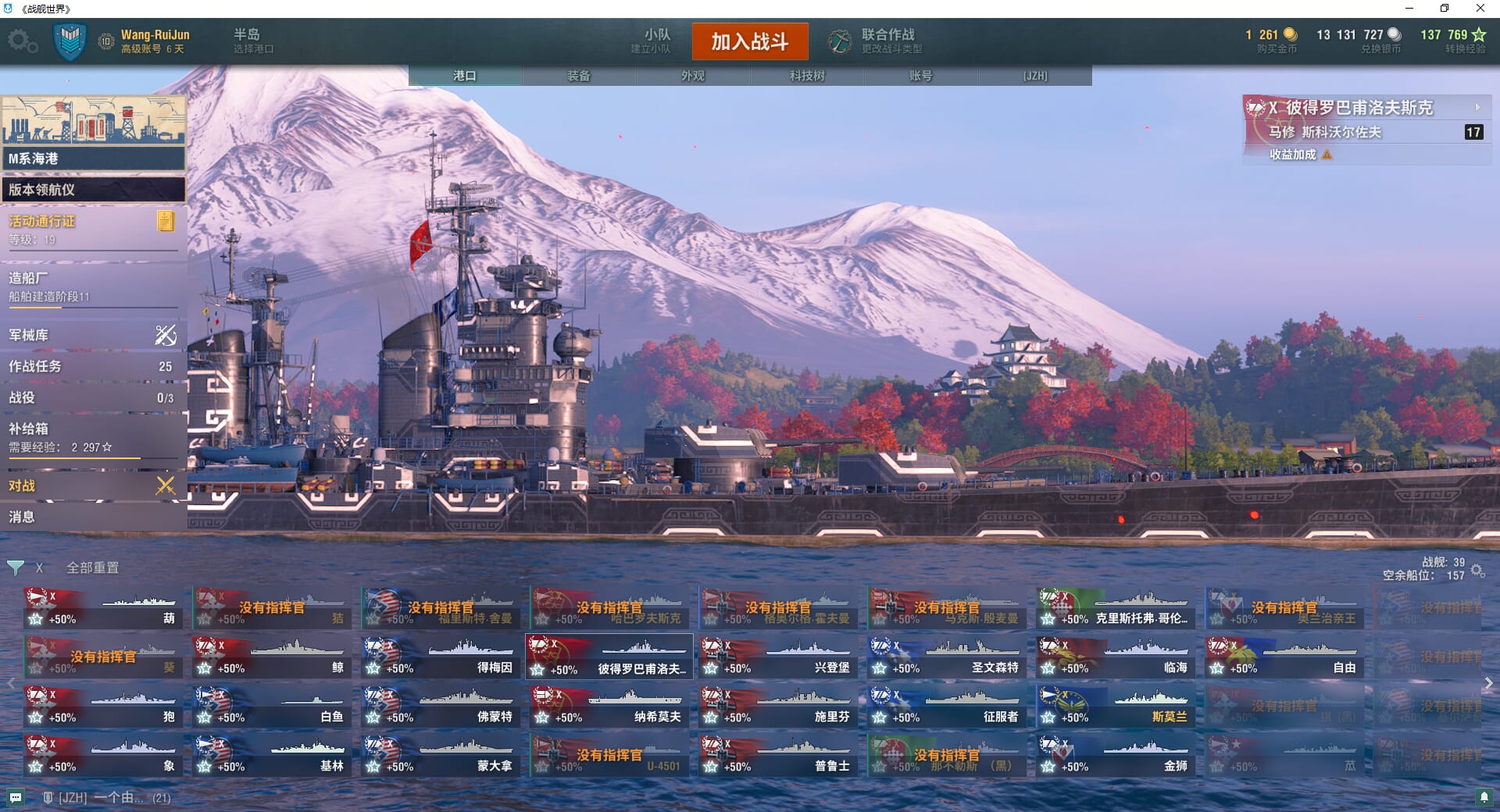Open the 账号 account tab
The image size is (1500, 812).
coord(920,76)
